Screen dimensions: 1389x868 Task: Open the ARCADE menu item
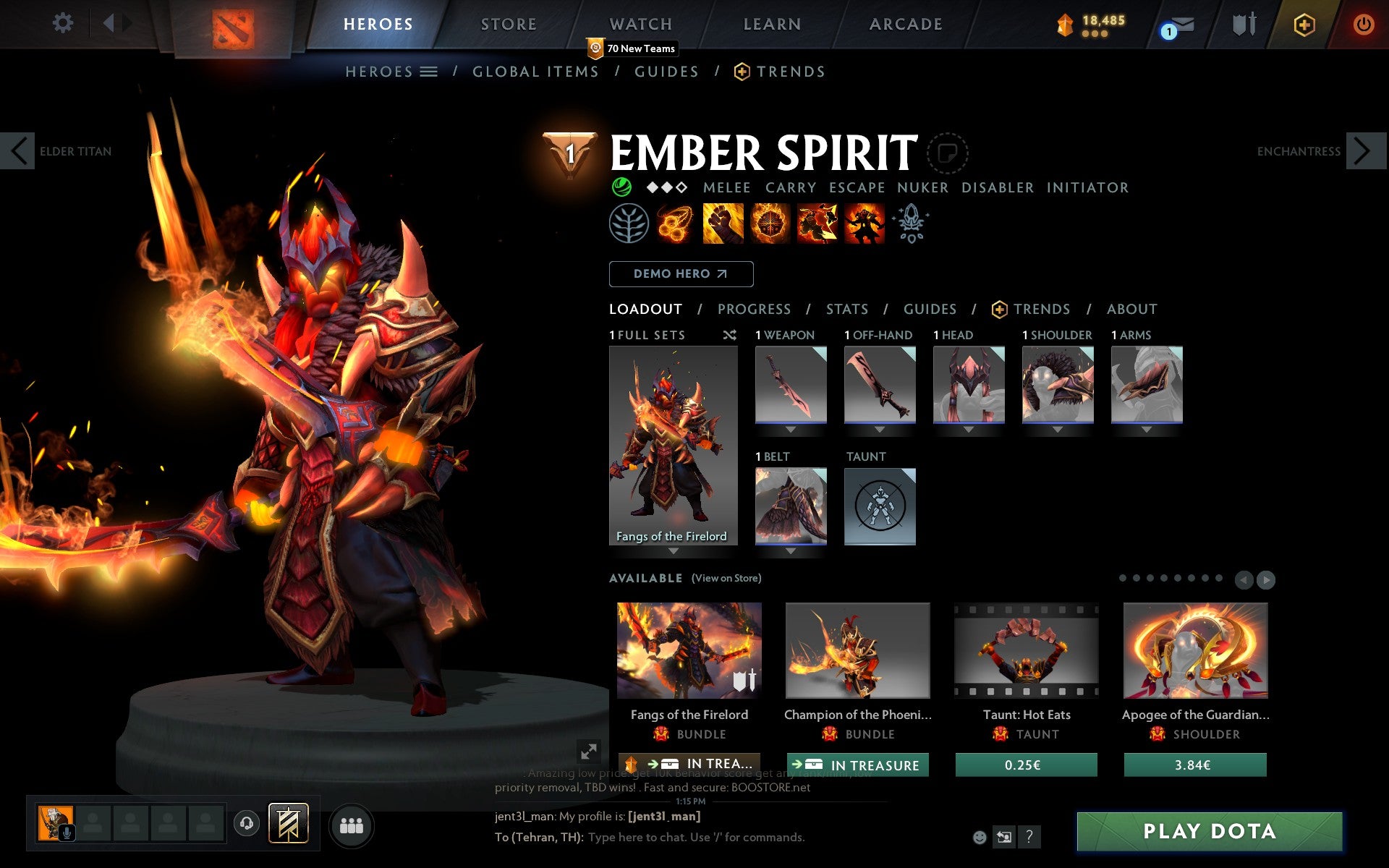[906, 24]
